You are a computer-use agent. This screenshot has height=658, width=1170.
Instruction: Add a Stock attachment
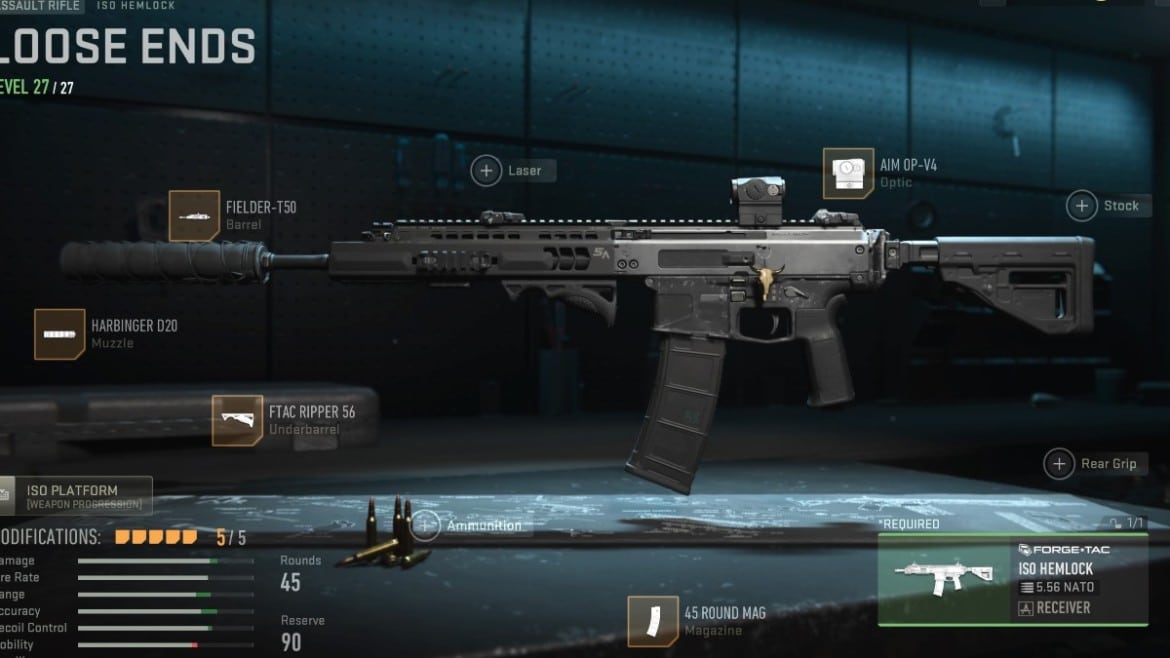[x=1082, y=206]
